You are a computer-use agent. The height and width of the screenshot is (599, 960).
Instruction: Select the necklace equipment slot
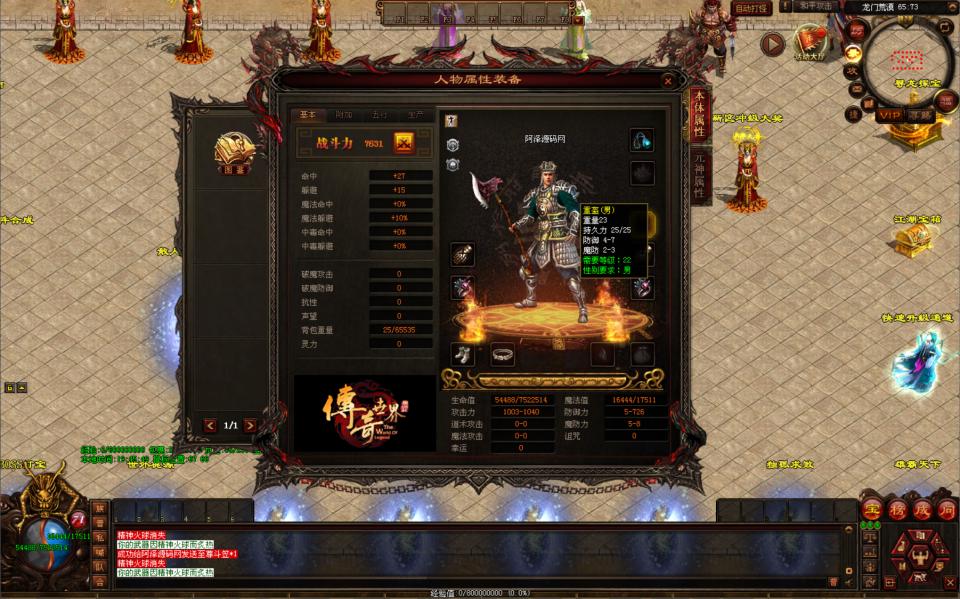pyautogui.click(x=642, y=141)
